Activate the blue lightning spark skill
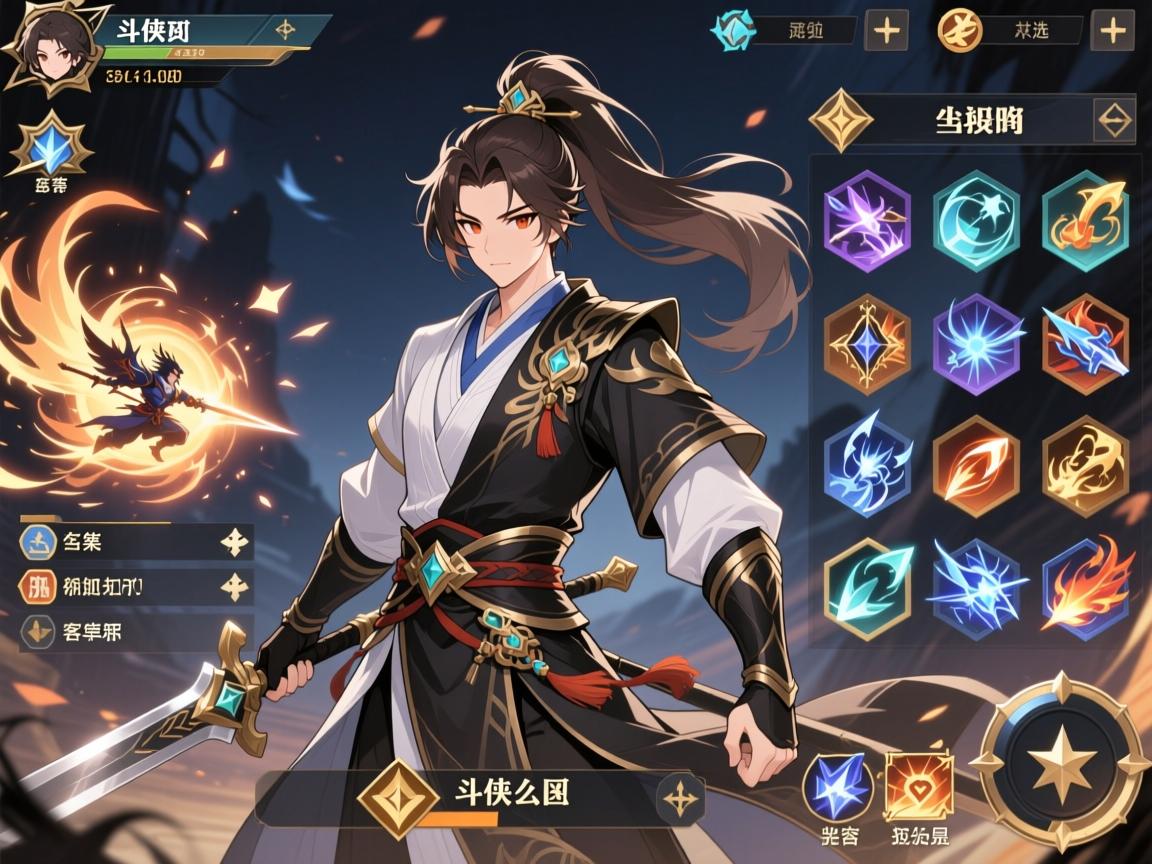 976,586
